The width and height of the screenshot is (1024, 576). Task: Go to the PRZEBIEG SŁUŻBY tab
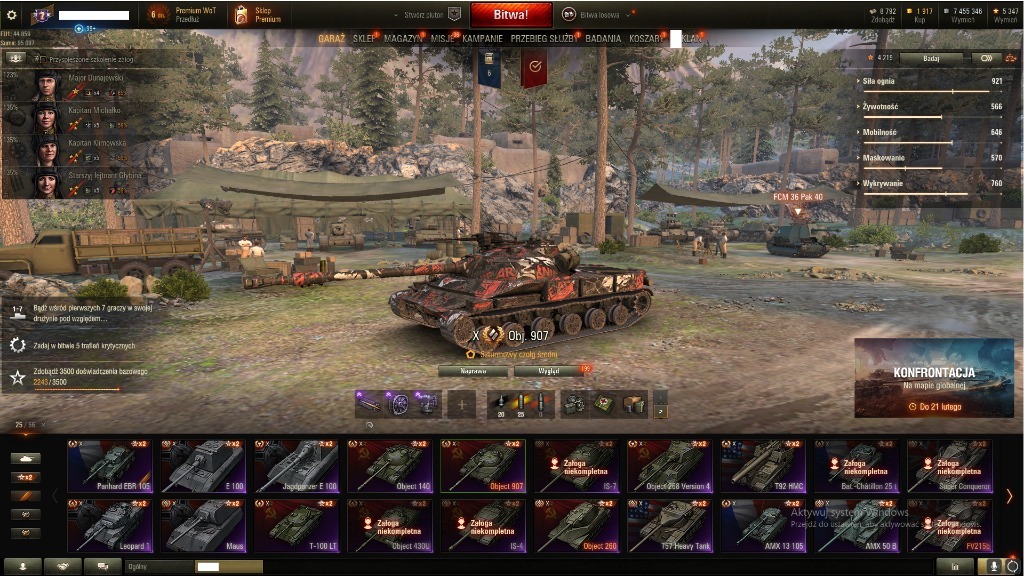(x=544, y=38)
